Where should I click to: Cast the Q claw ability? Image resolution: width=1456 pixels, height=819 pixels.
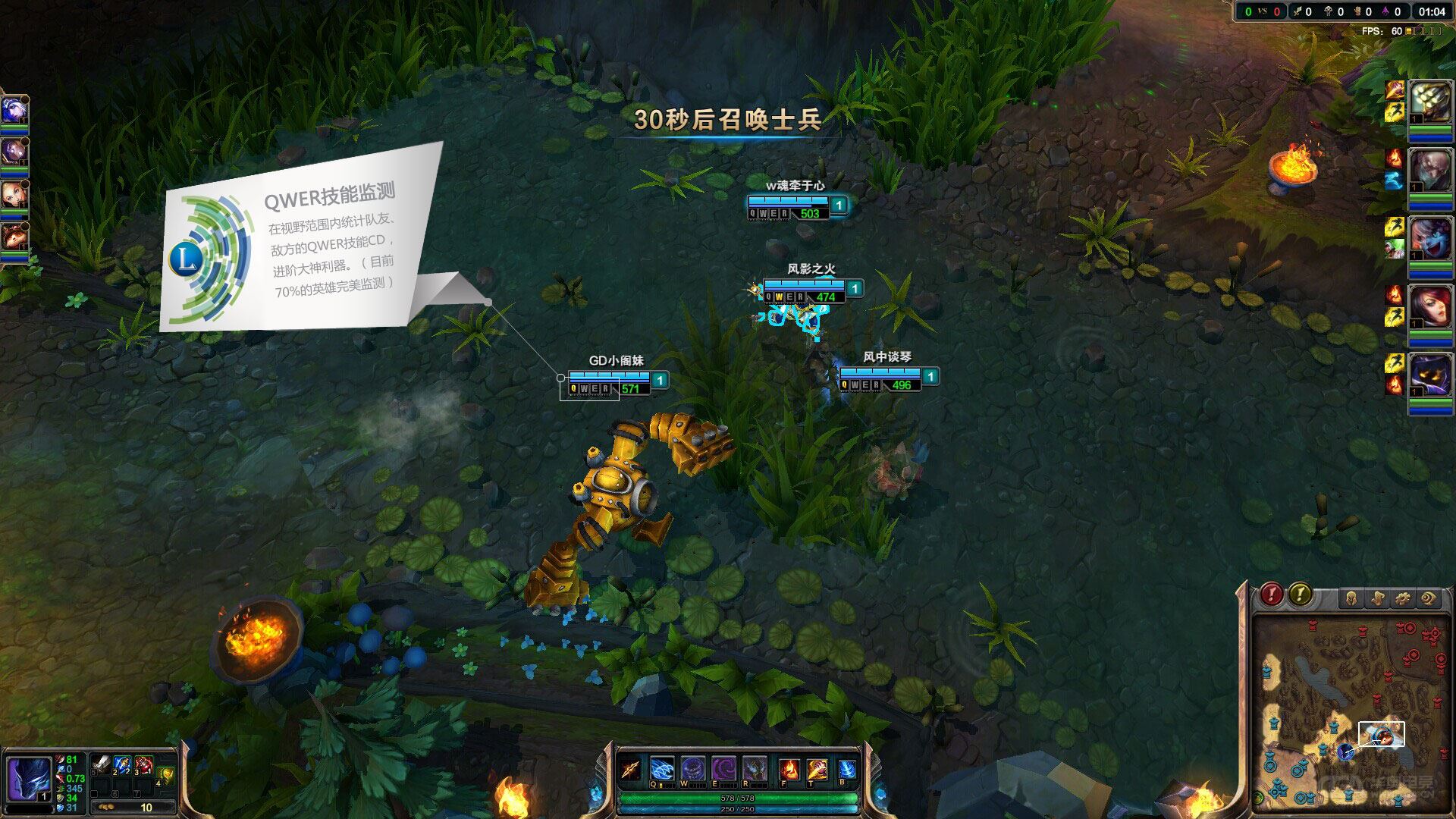click(661, 769)
